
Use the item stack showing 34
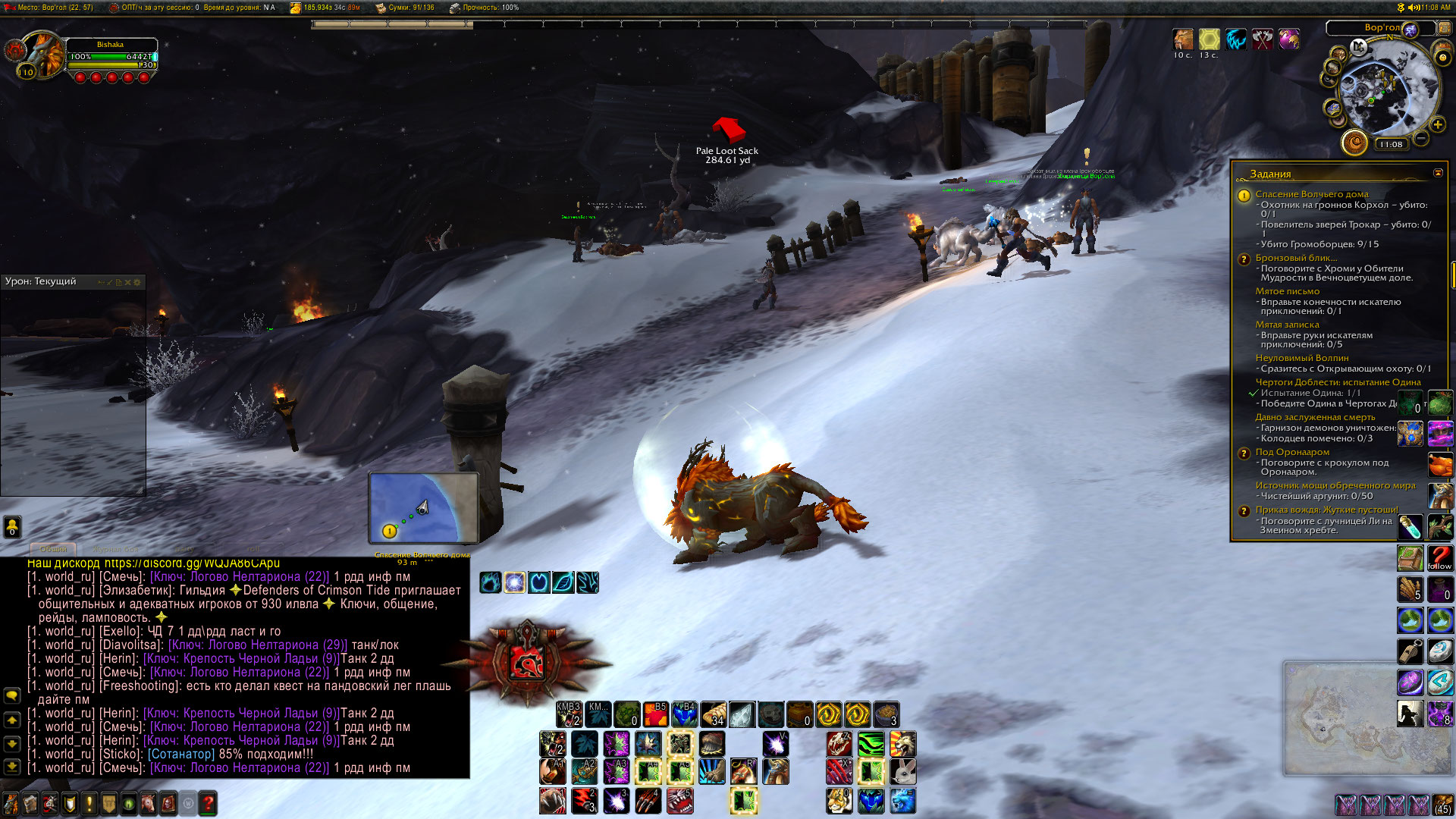713,714
